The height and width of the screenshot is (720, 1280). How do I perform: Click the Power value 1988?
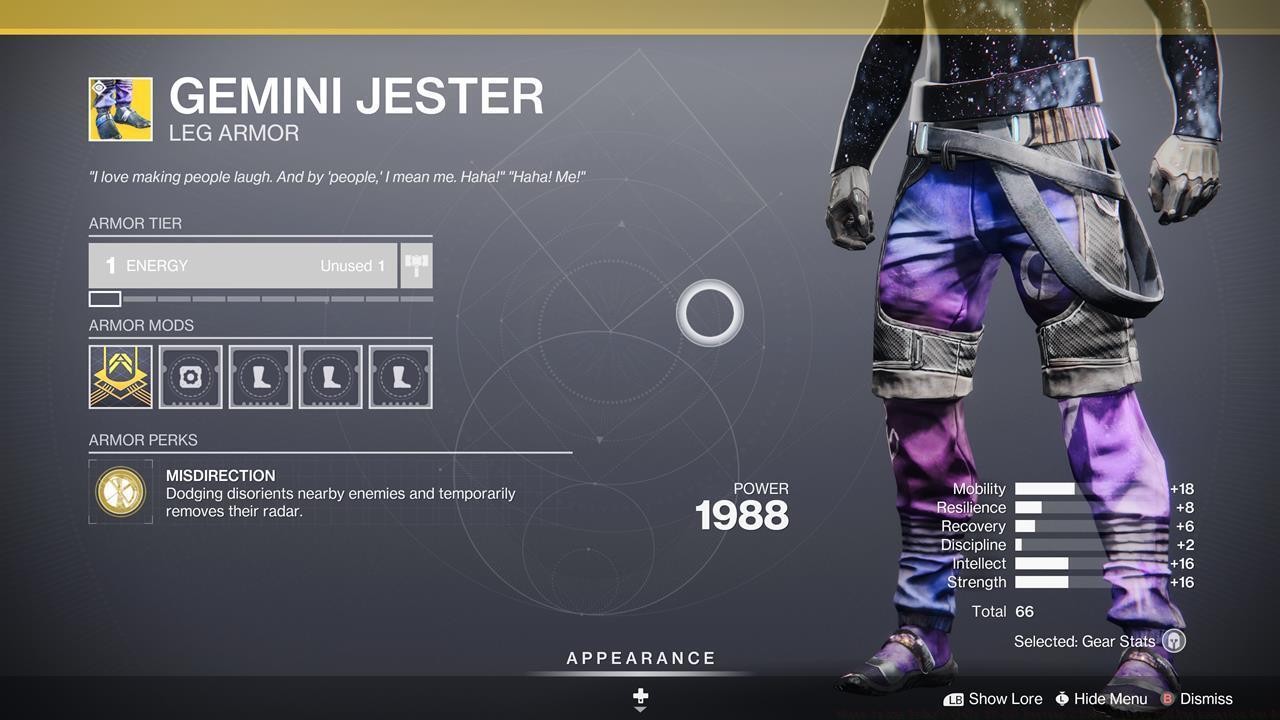coord(743,515)
